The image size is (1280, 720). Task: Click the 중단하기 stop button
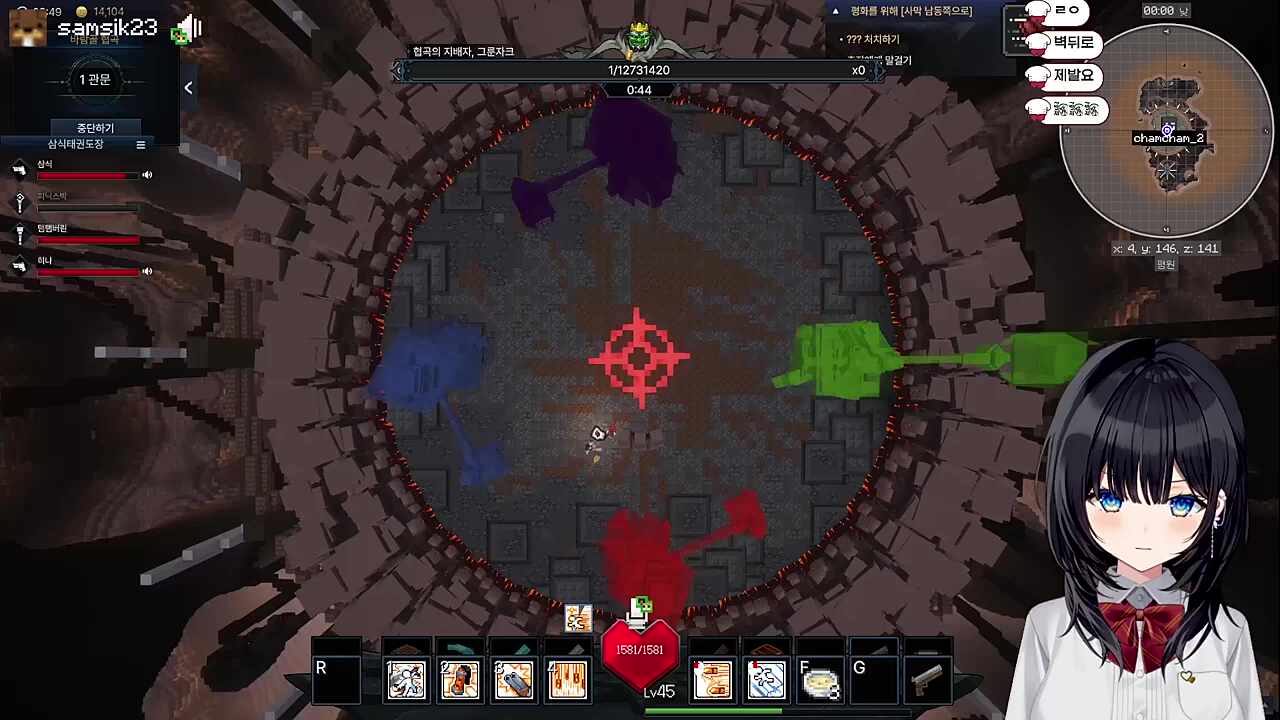click(96, 128)
